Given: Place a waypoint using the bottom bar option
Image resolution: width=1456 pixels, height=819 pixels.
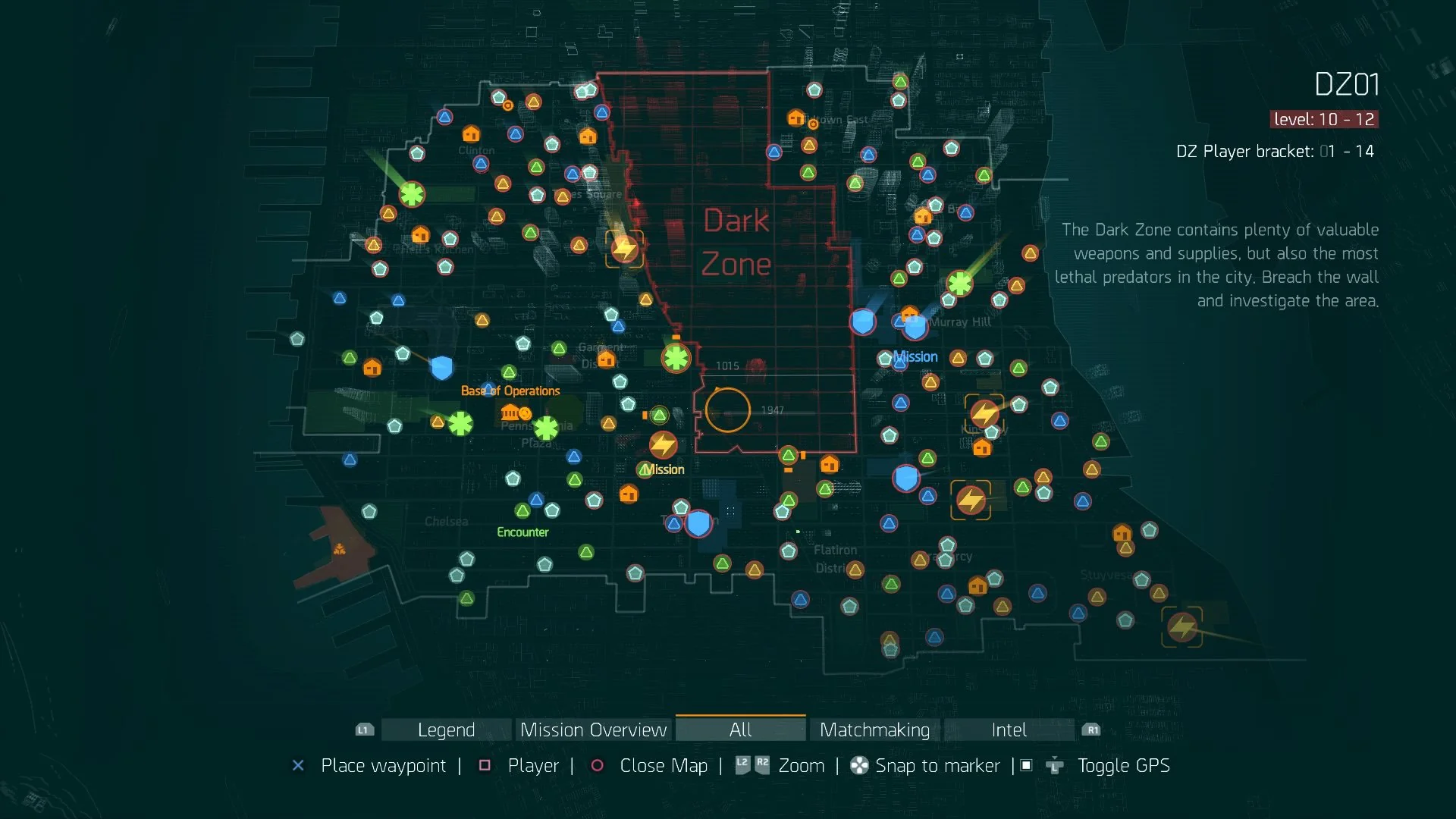Looking at the screenshot, I should (383, 766).
